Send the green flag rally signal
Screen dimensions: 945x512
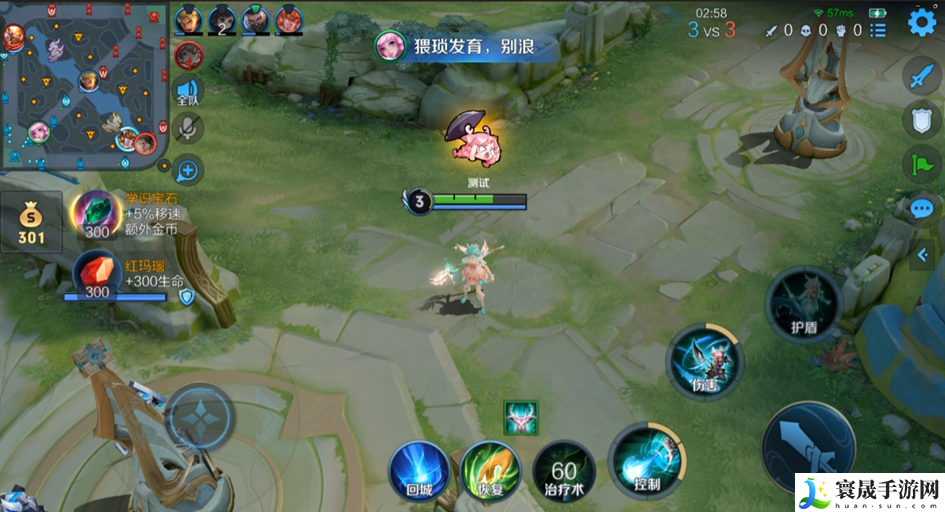922,164
